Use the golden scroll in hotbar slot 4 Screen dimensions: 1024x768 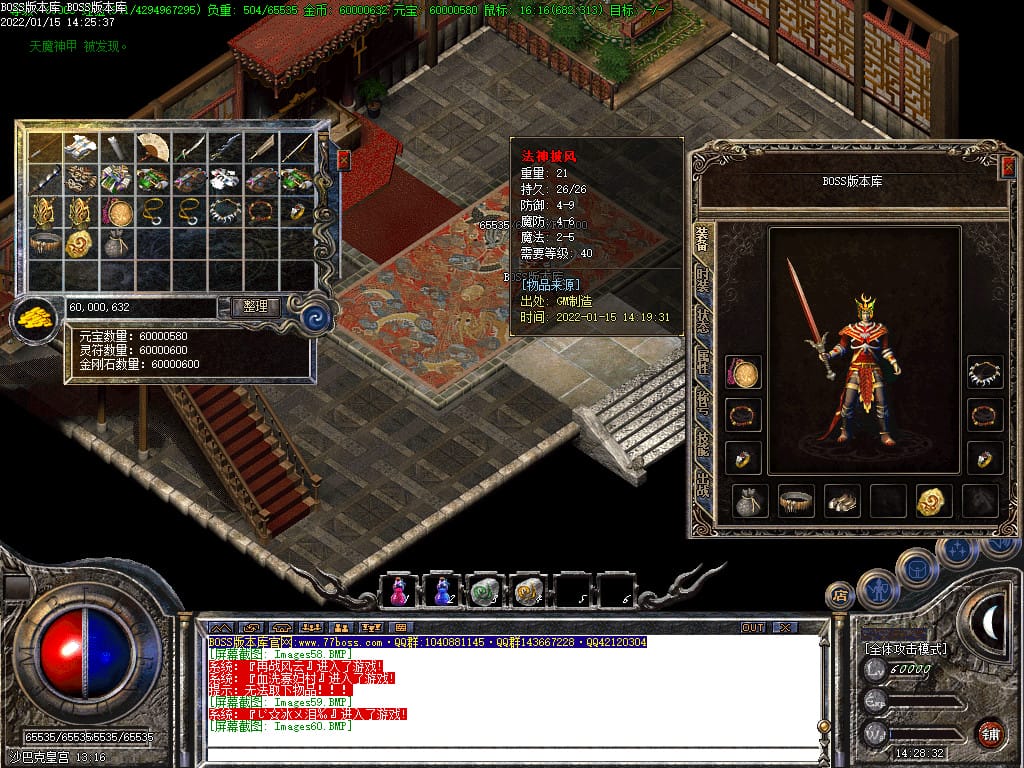pyautogui.click(x=526, y=591)
